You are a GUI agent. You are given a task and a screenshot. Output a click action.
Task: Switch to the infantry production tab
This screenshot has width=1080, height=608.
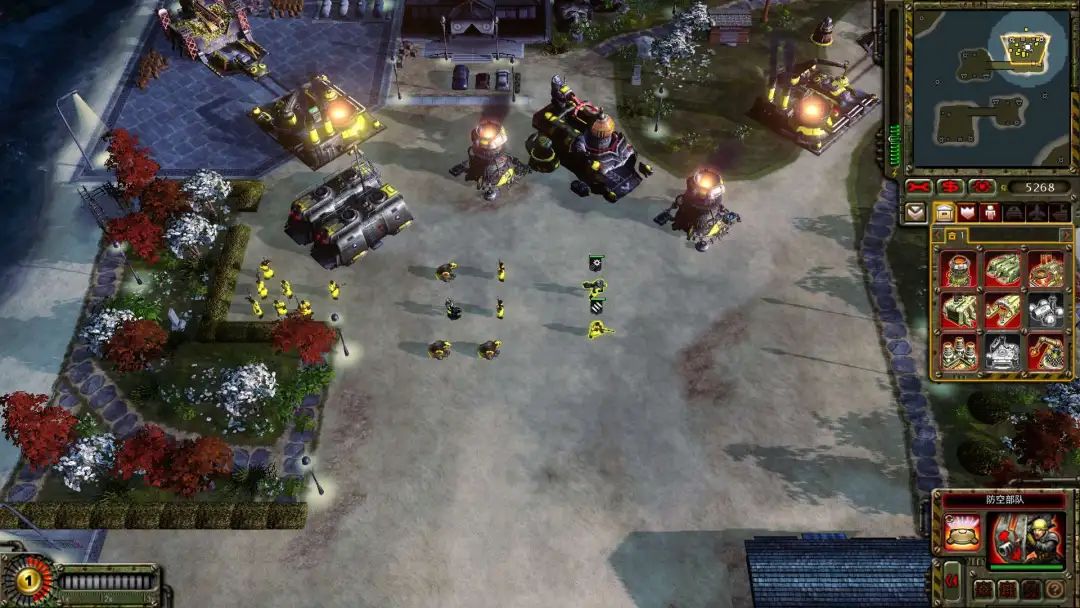pyautogui.click(x=991, y=212)
